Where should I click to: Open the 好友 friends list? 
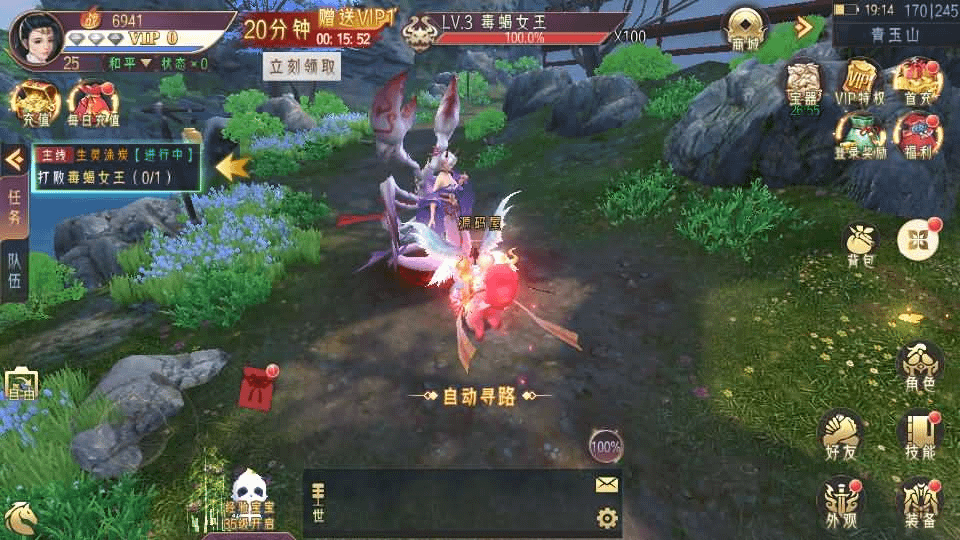(840, 433)
